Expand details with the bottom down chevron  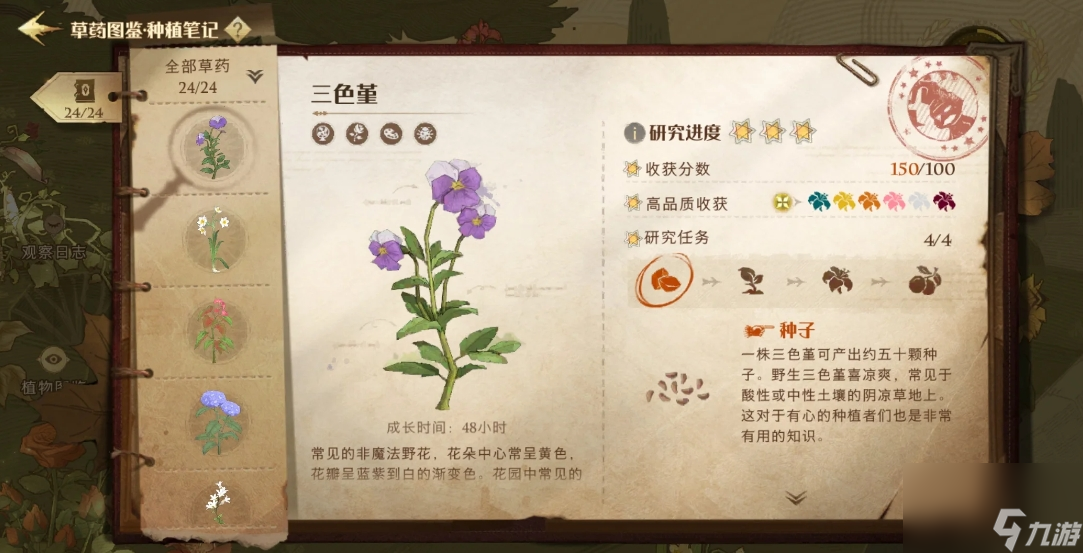click(x=796, y=497)
